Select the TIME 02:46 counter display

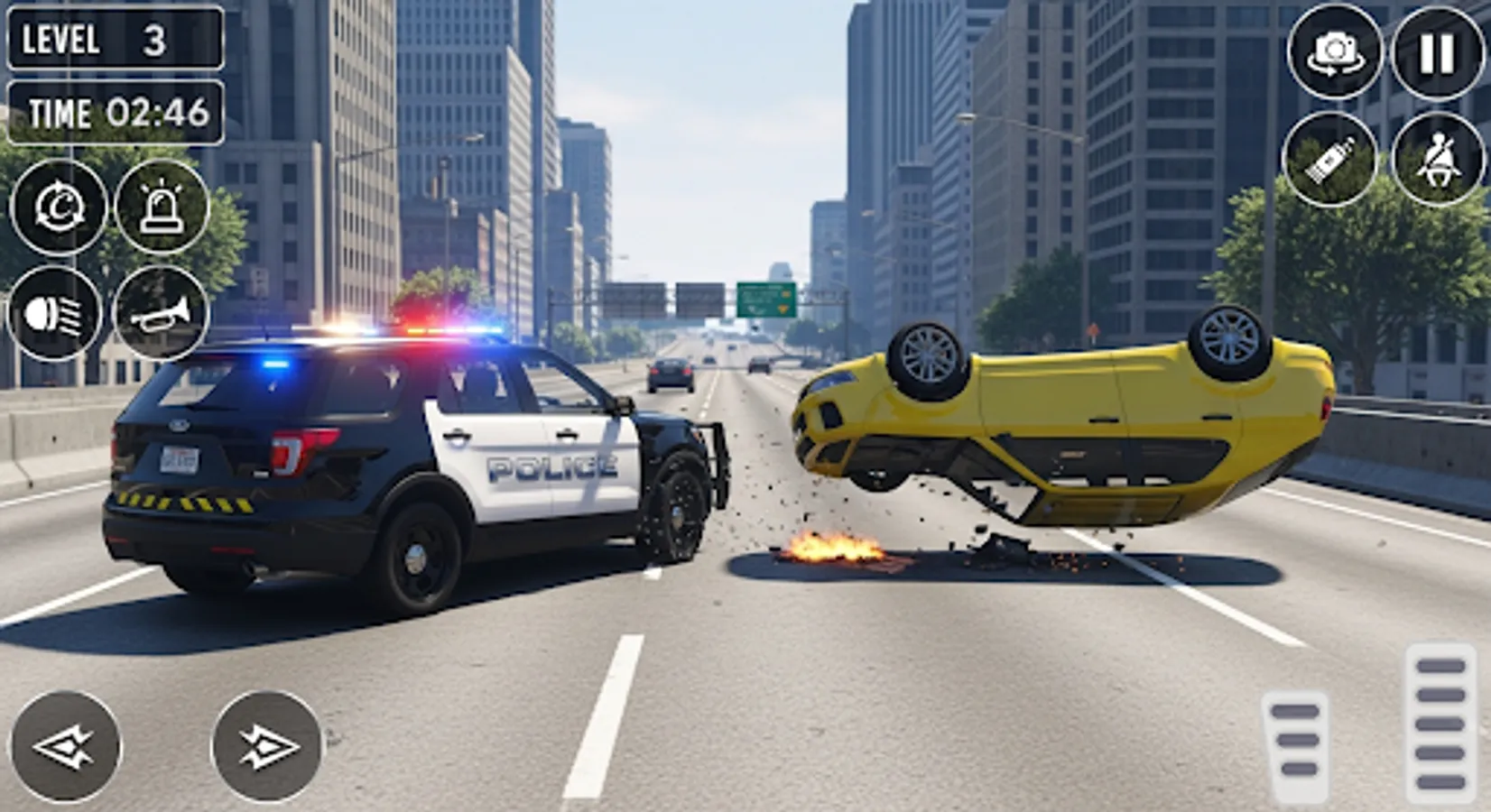pyautogui.click(x=115, y=115)
